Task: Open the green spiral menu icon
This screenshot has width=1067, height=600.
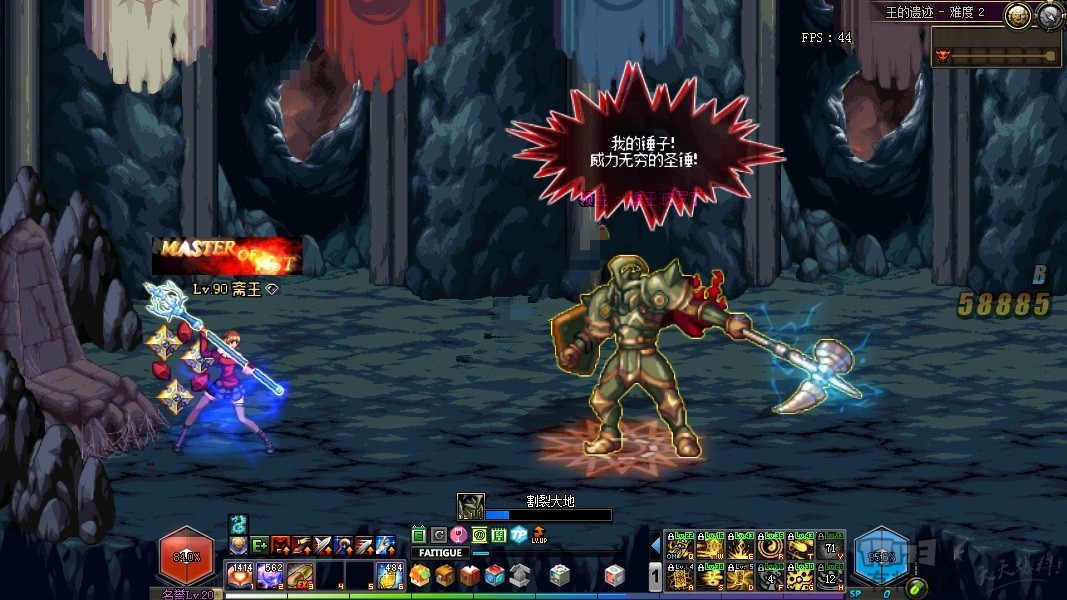Action: pyautogui.click(x=479, y=535)
